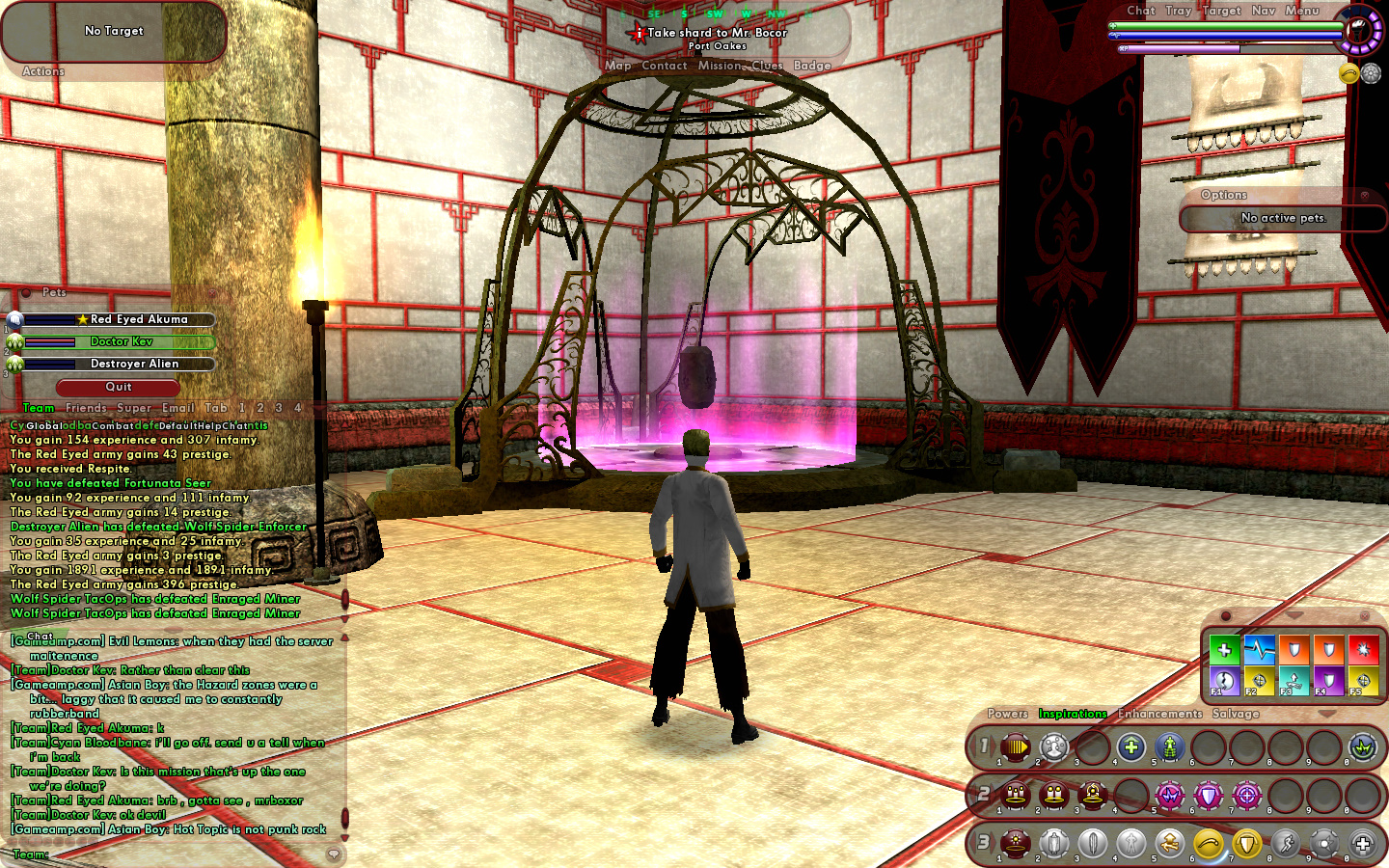The height and width of the screenshot is (868, 1389).
Task: View the Clues window
Action: (x=768, y=66)
